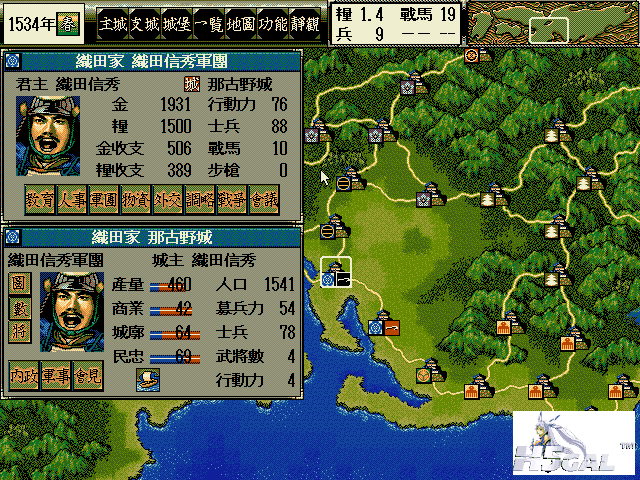
Task: Open the 一覧 list menu
Action: [211, 20]
